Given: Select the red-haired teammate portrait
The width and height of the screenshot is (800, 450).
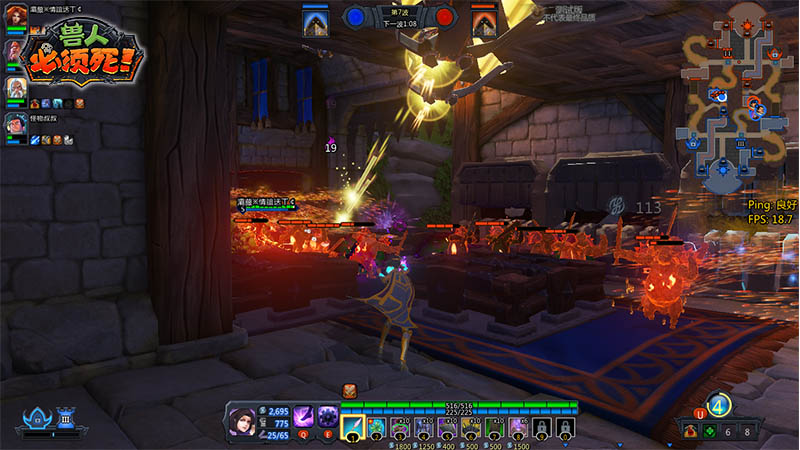Looking at the screenshot, I should click(15, 20).
